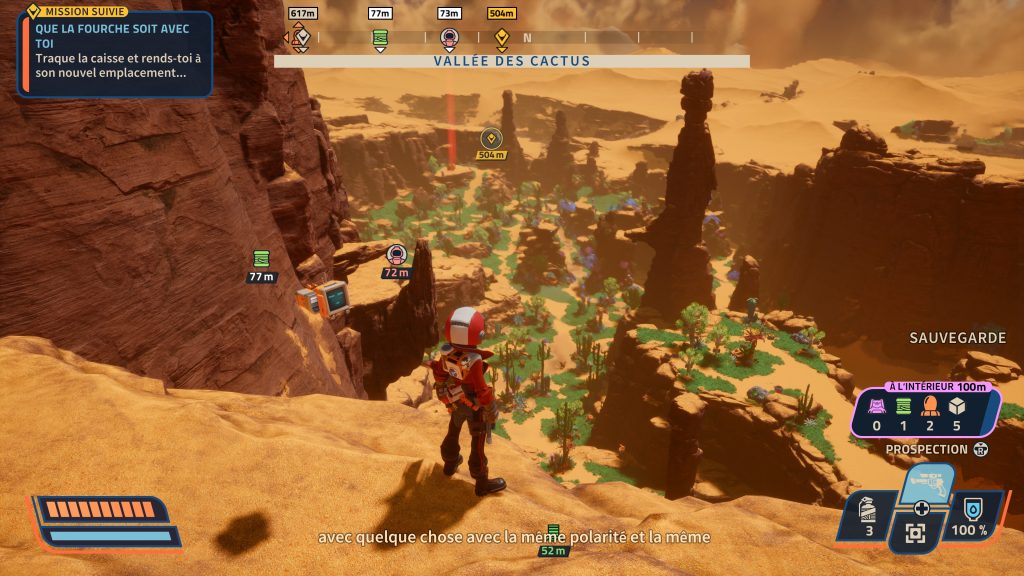
Task: Click the green 77m waypoint marker
Action: point(261,258)
